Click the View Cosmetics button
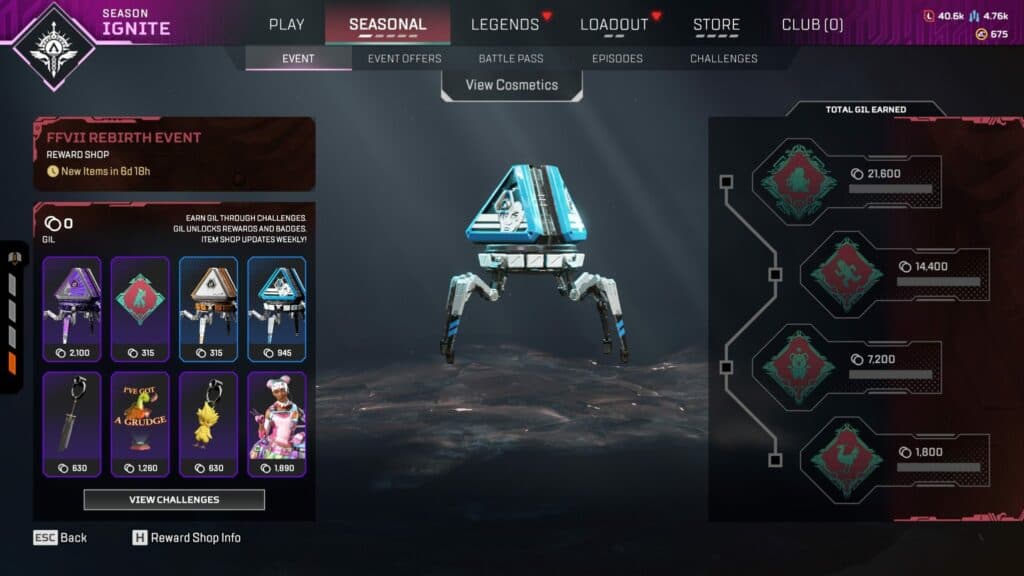The height and width of the screenshot is (576, 1024). [512, 85]
